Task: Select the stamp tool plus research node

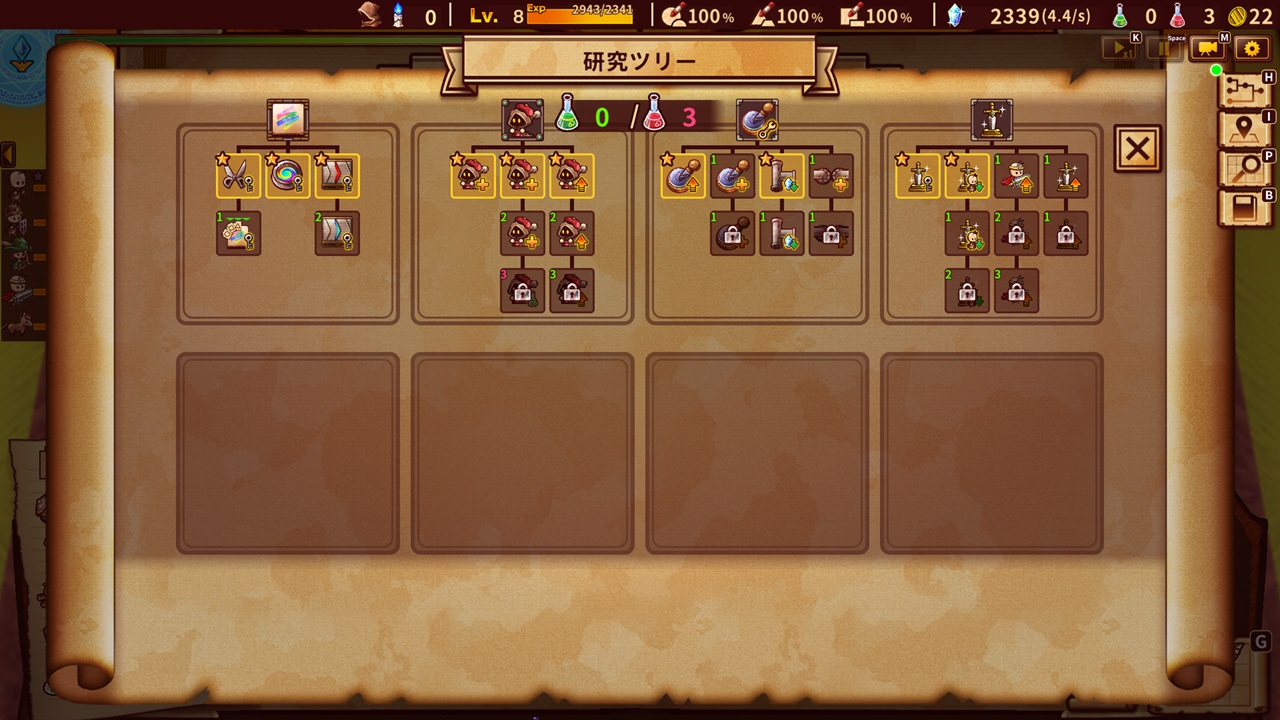Action: (733, 176)
